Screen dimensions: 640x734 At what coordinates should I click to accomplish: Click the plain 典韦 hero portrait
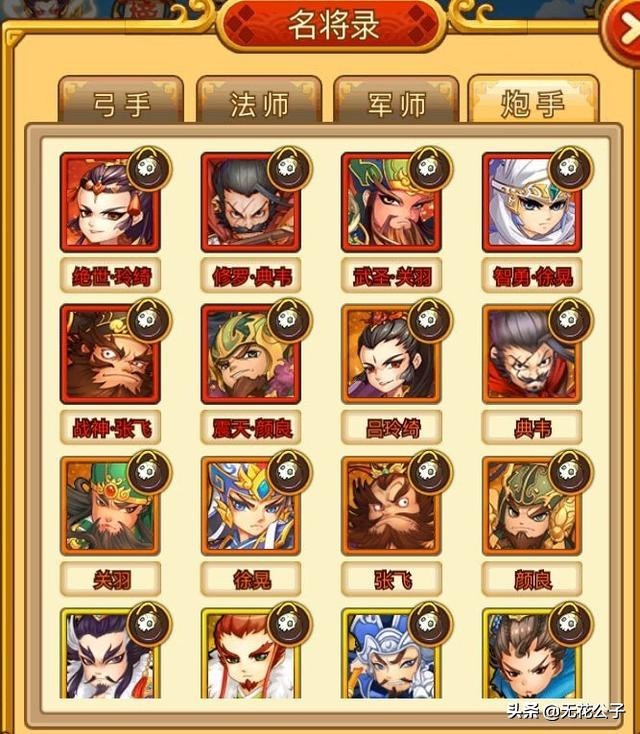click(530, 355)
